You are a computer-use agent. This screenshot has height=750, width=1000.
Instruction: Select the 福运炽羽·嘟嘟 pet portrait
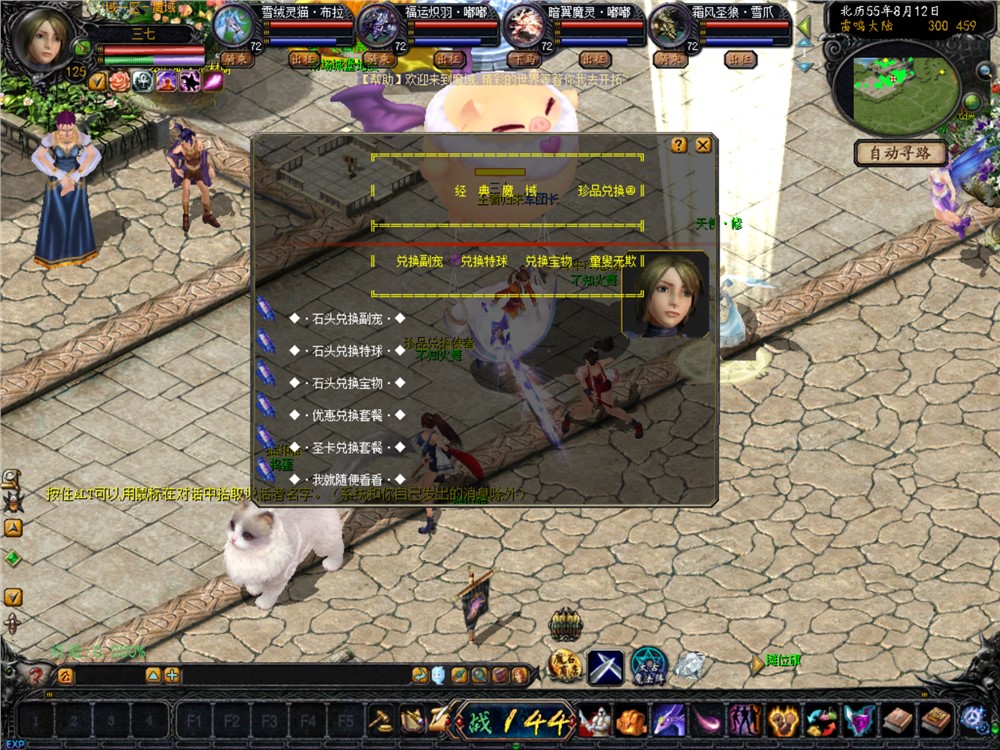click(377, 24)
